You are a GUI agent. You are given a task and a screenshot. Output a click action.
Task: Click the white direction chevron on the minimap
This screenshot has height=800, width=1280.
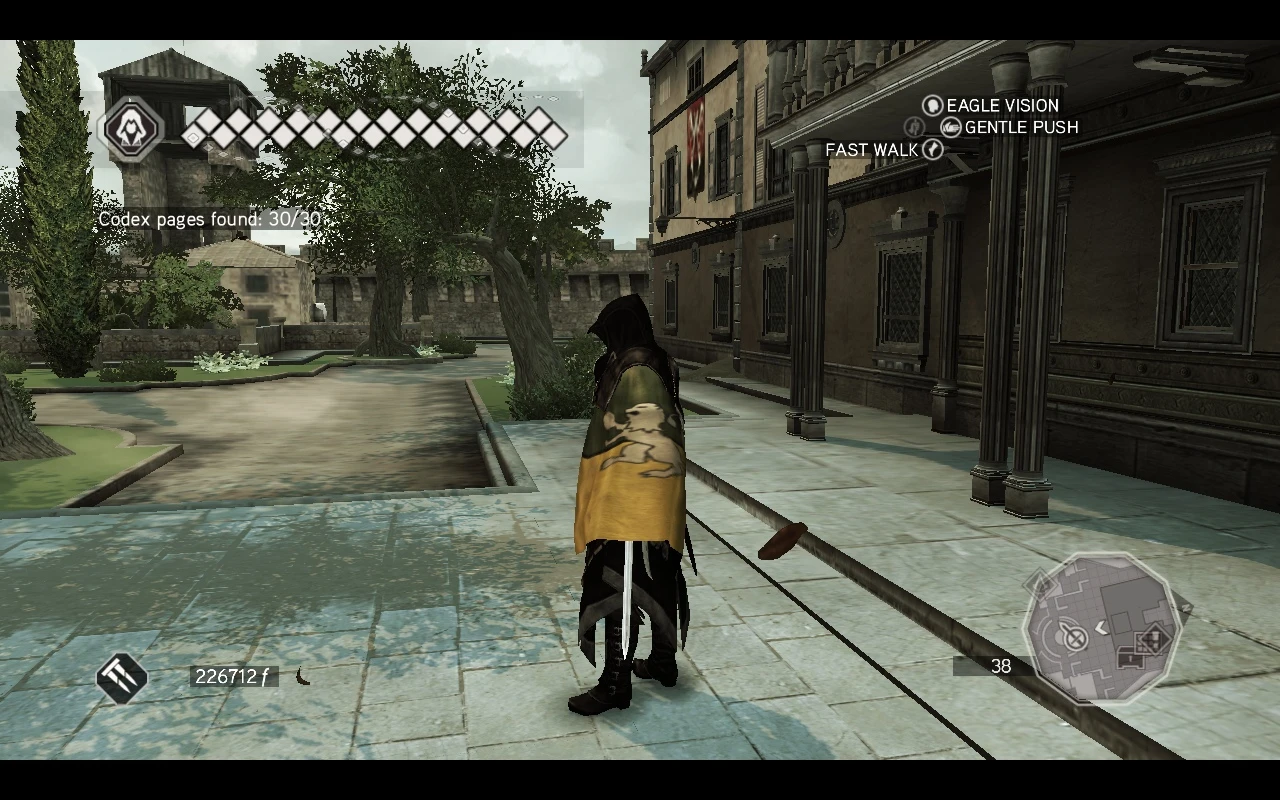pyautogui.click(x=1100, y=629)
